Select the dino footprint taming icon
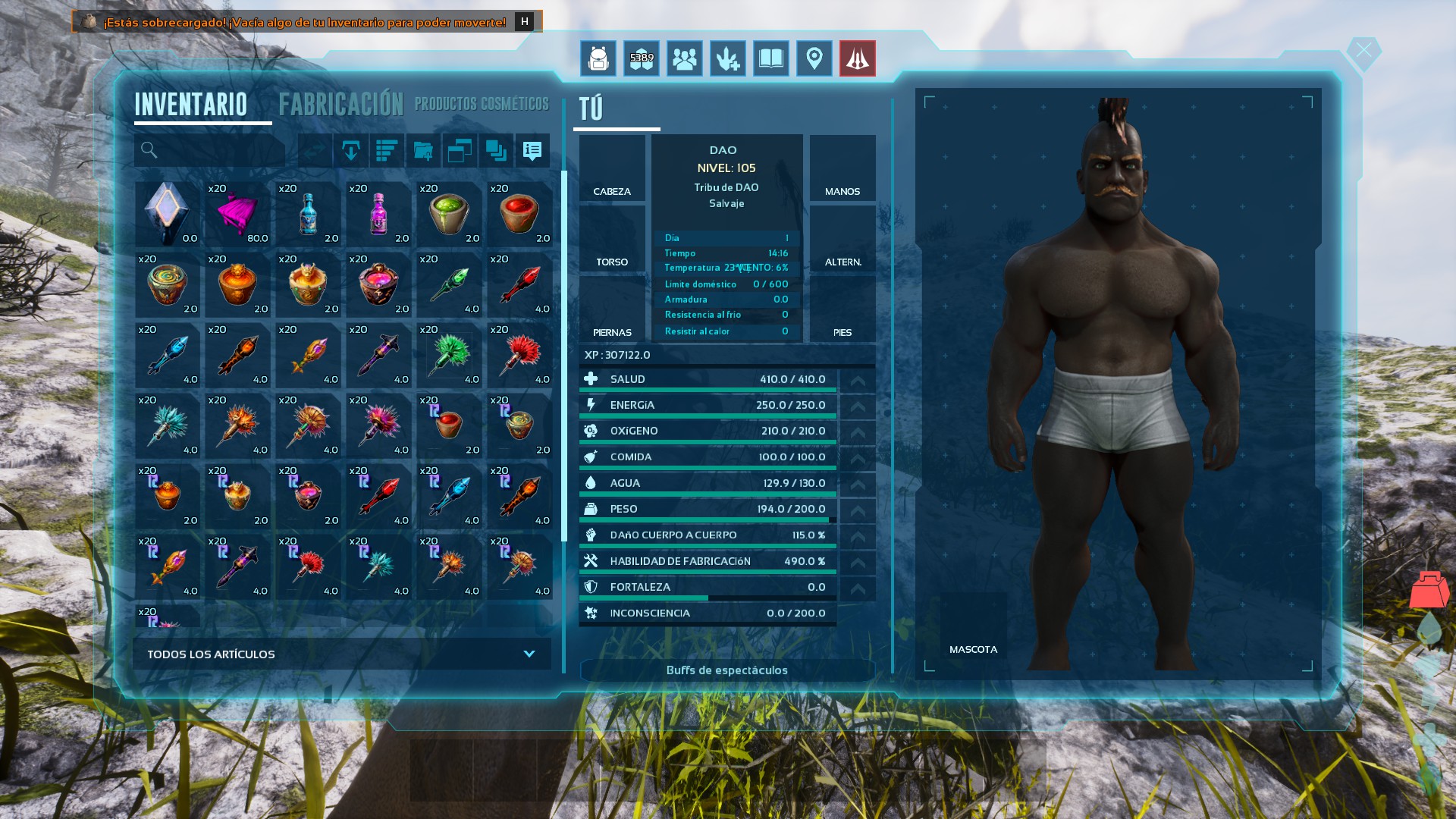 point(727,58)
